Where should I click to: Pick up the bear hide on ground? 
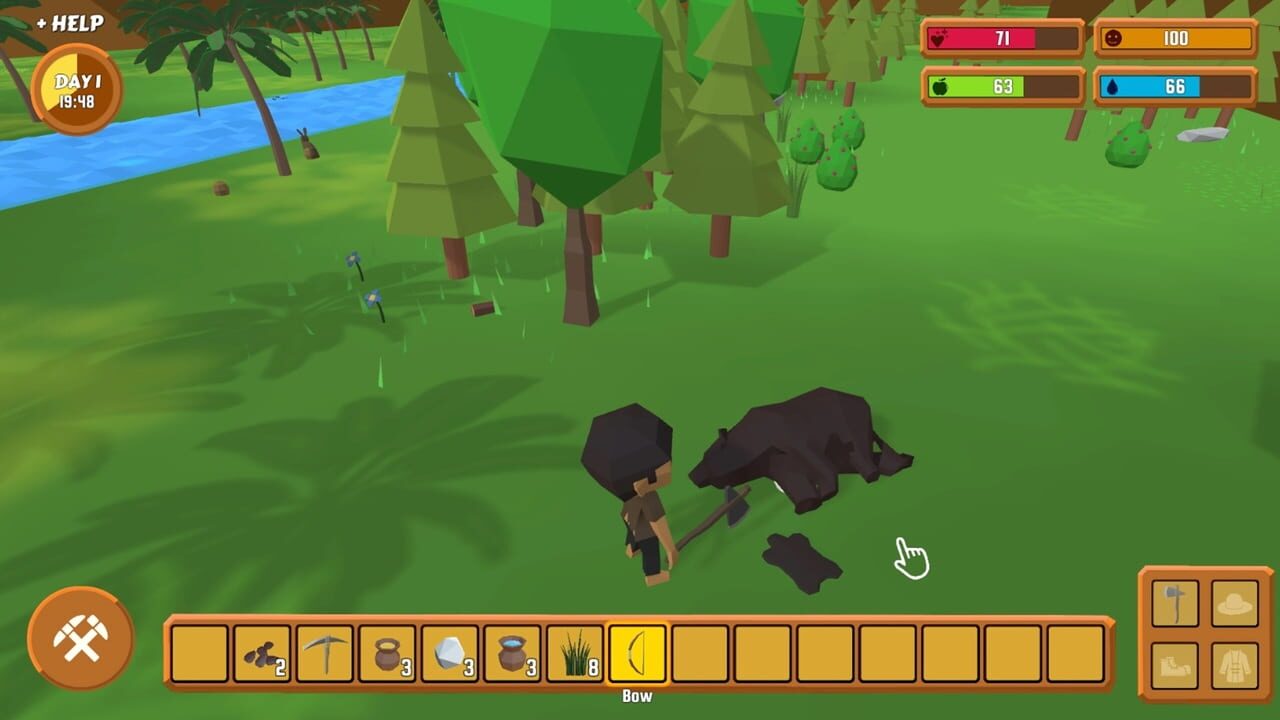click(x=800, y=560)
